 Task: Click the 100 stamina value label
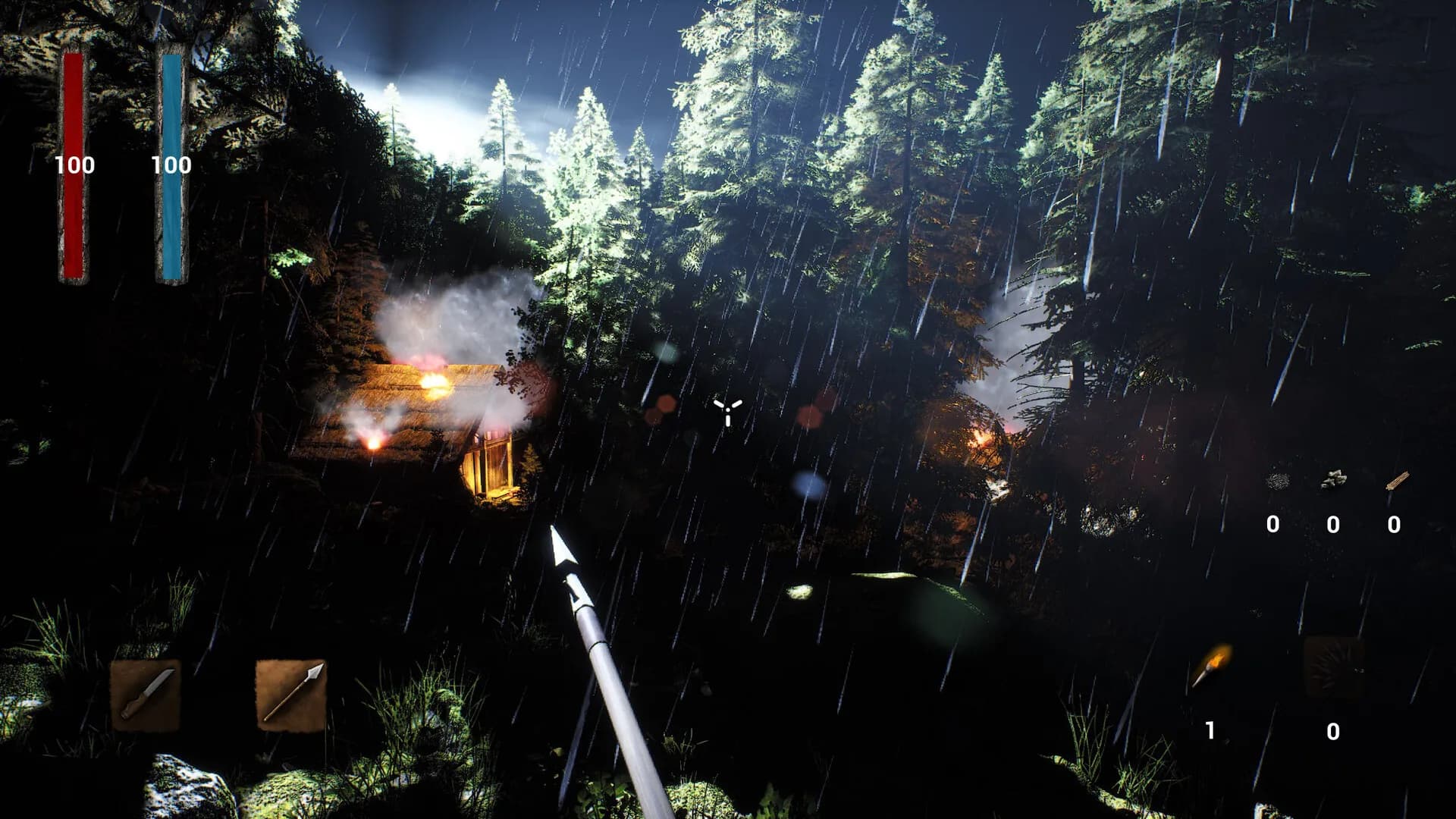click(x=170, y=163)
